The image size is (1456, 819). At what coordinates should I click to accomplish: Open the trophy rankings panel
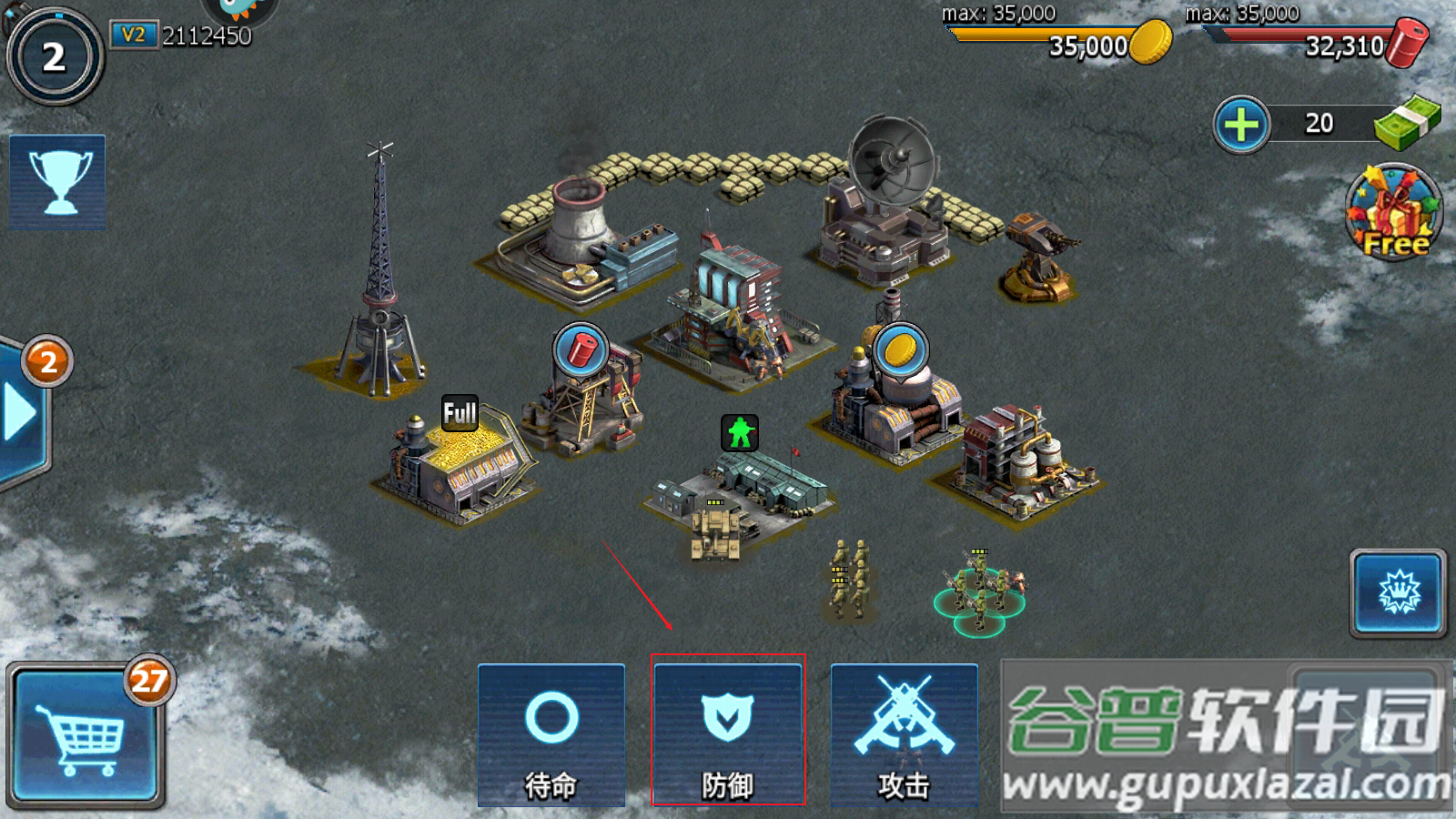(57, 182)
